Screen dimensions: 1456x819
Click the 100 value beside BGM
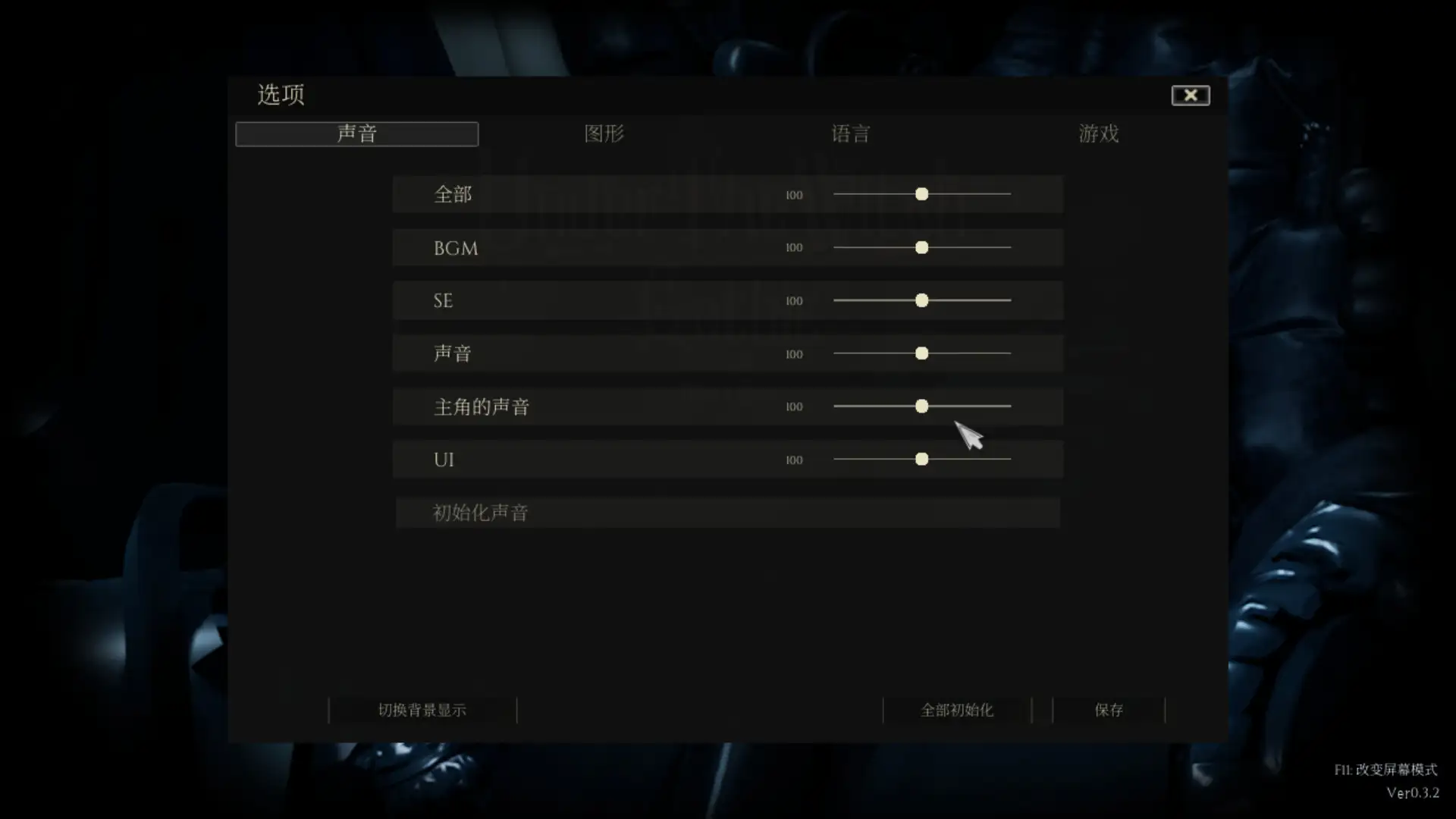794,247
